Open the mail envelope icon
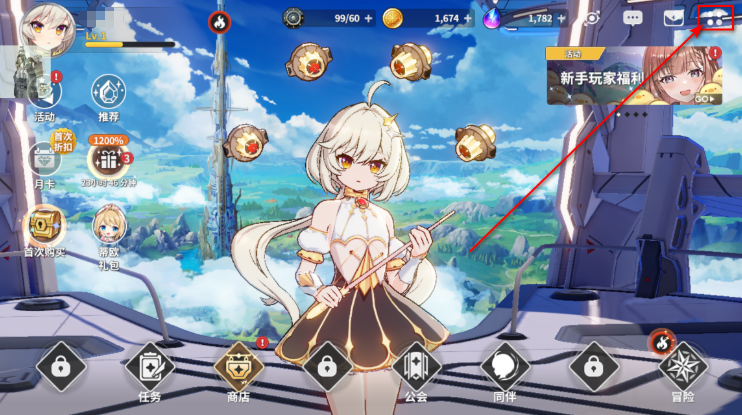This screenshot has height=415, width=742. [674, 17]
